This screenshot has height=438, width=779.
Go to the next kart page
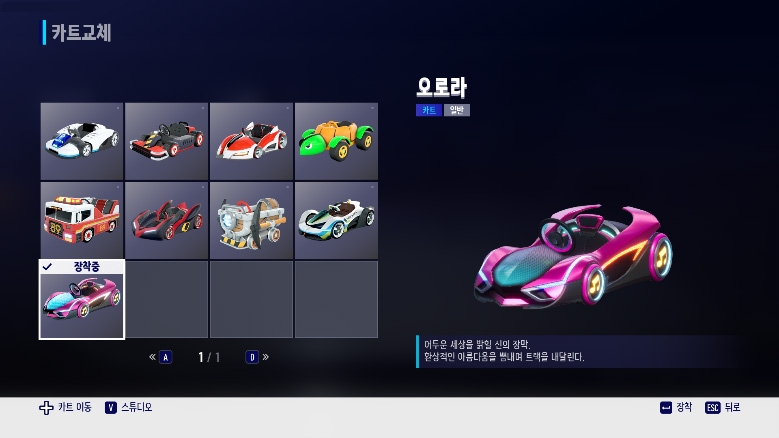(257, 357)
